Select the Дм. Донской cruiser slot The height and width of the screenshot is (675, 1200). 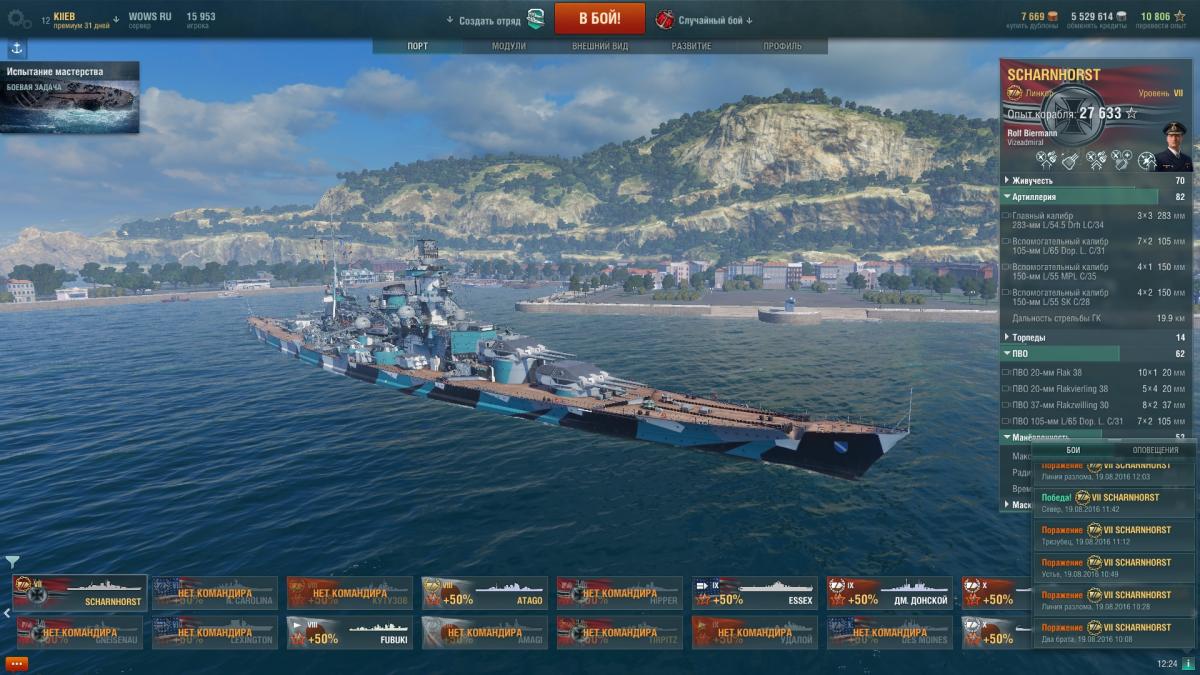coord(889,592)
